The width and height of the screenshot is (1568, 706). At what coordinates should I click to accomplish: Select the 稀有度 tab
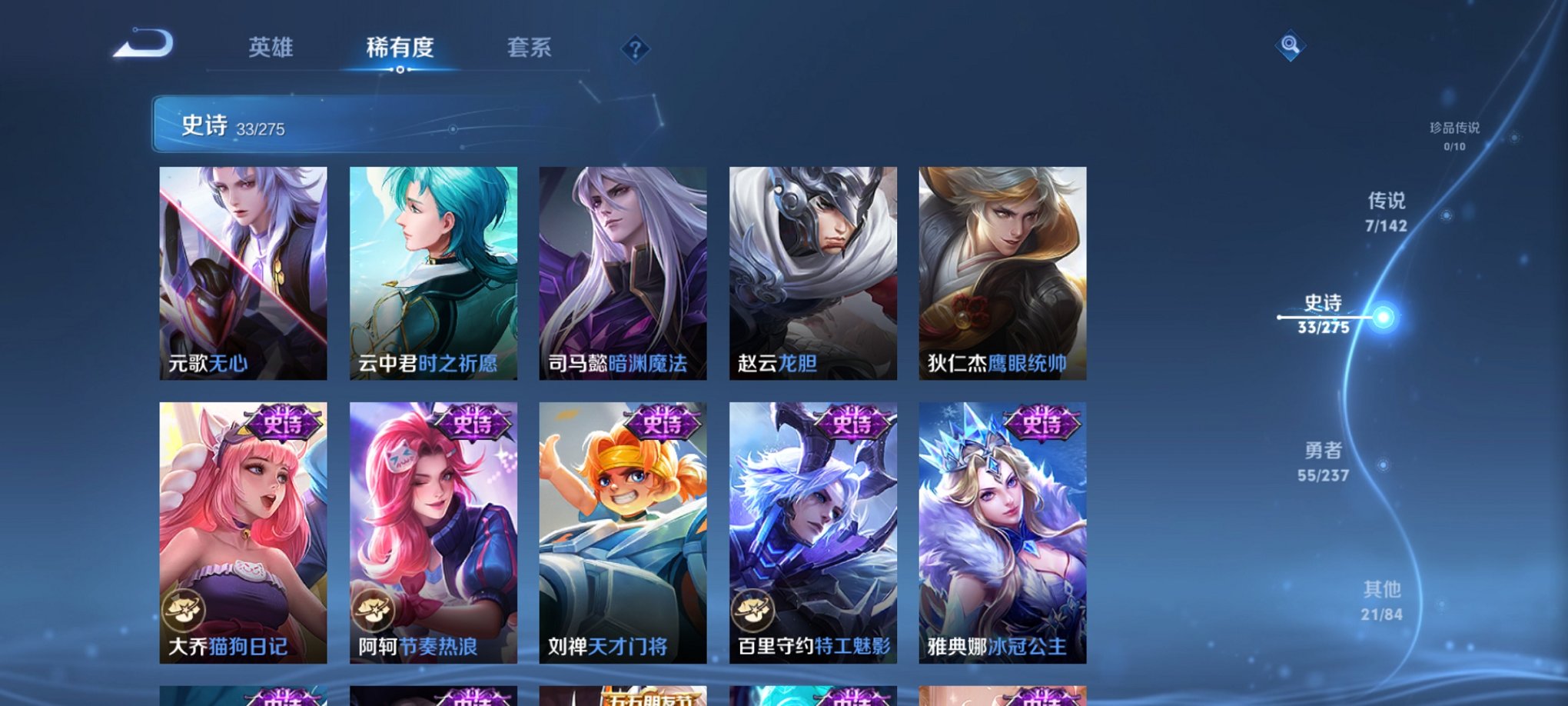400,48
